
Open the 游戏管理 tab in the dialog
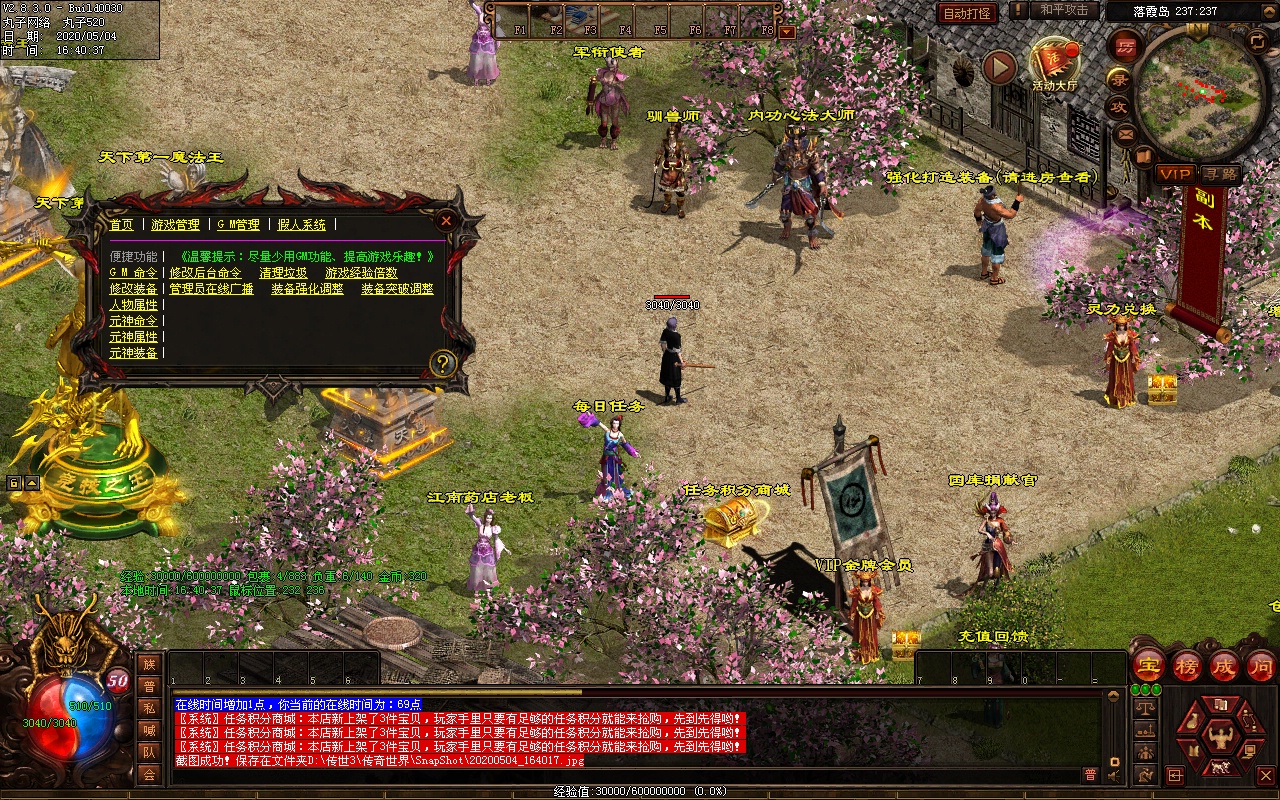click(x=175, y=225)
